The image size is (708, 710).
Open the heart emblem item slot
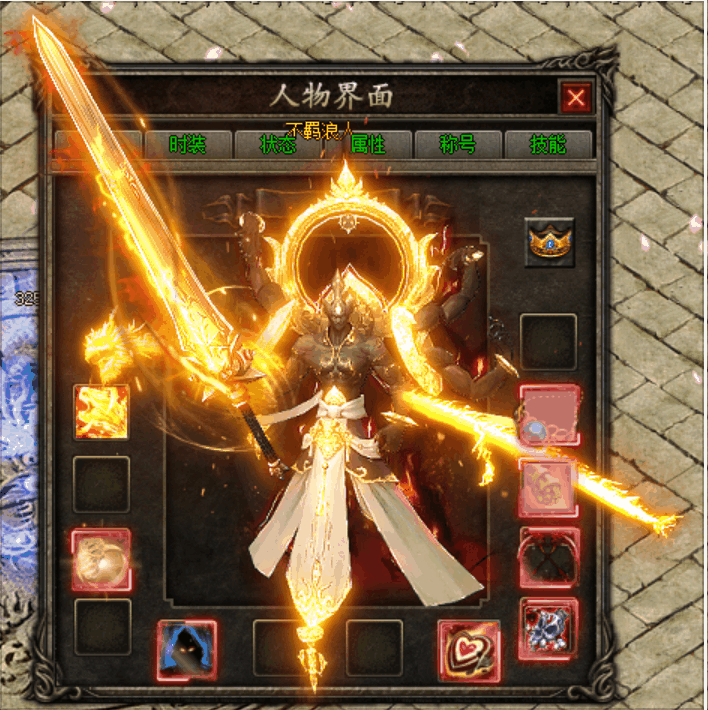468,650
